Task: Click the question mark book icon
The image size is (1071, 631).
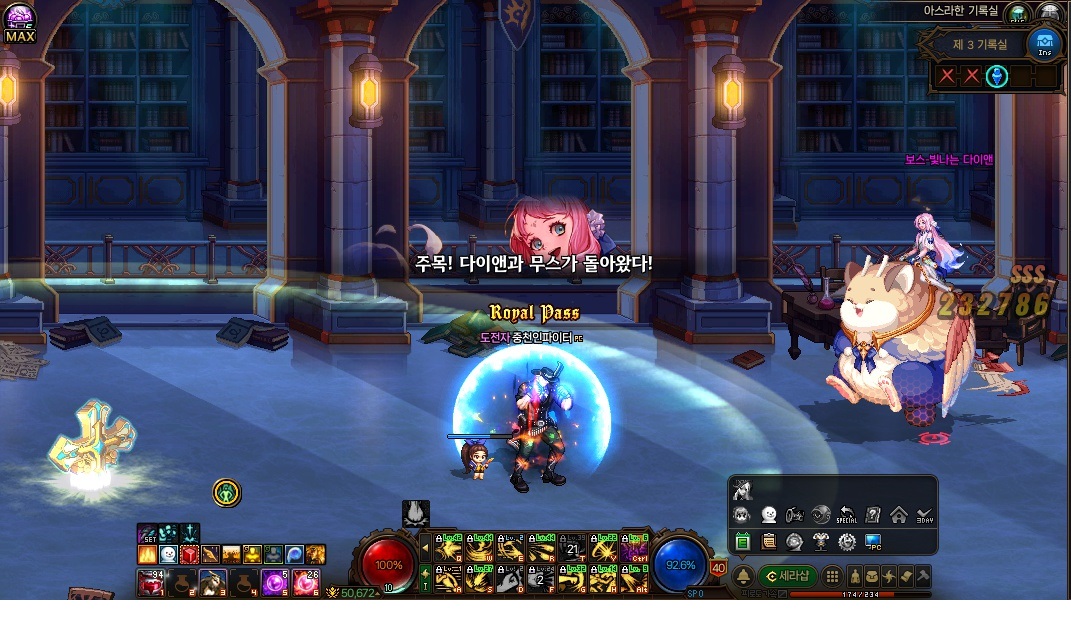Action: [872, 516]
